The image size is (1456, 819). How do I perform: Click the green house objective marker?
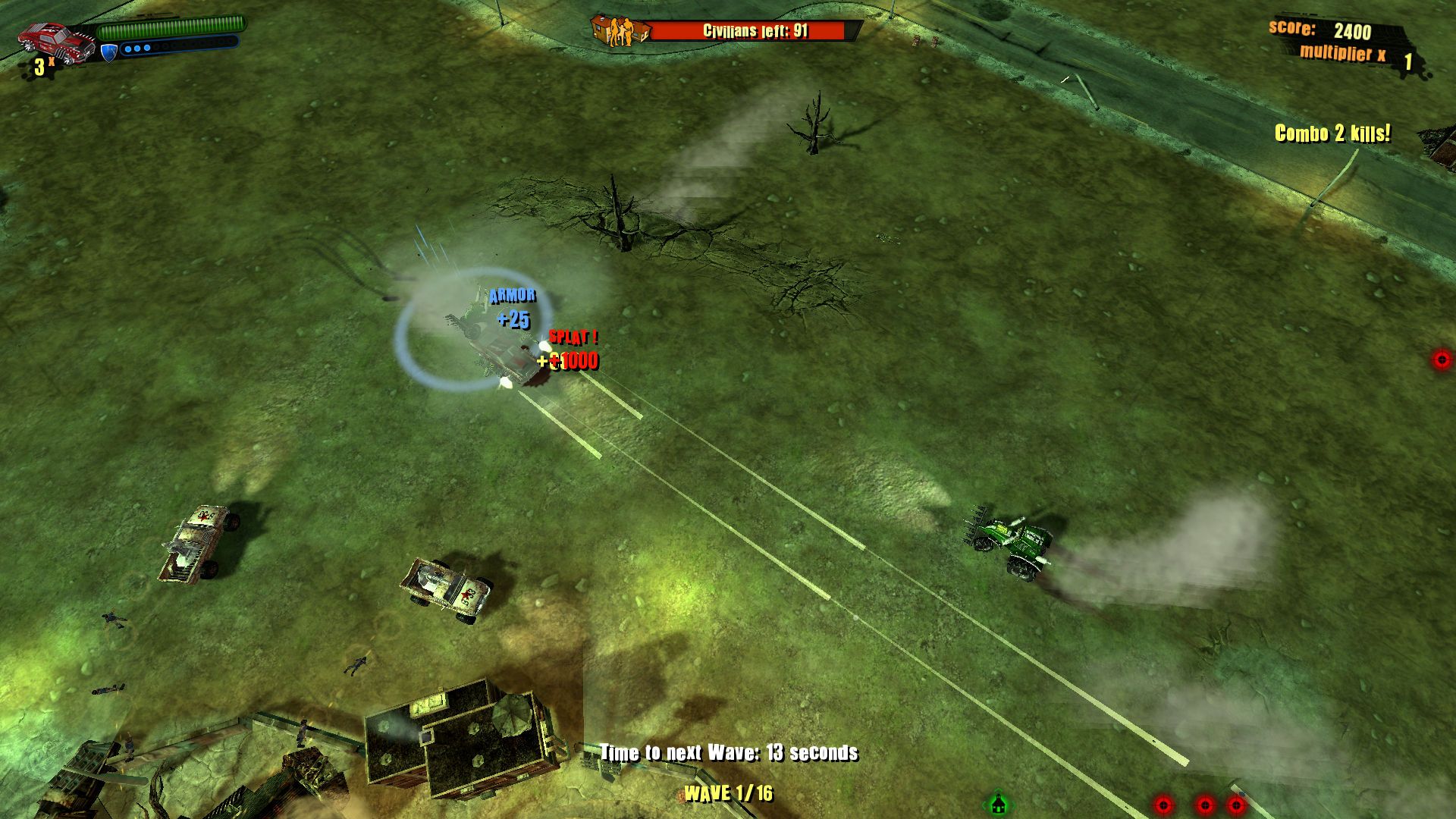(x=998, y=803)
